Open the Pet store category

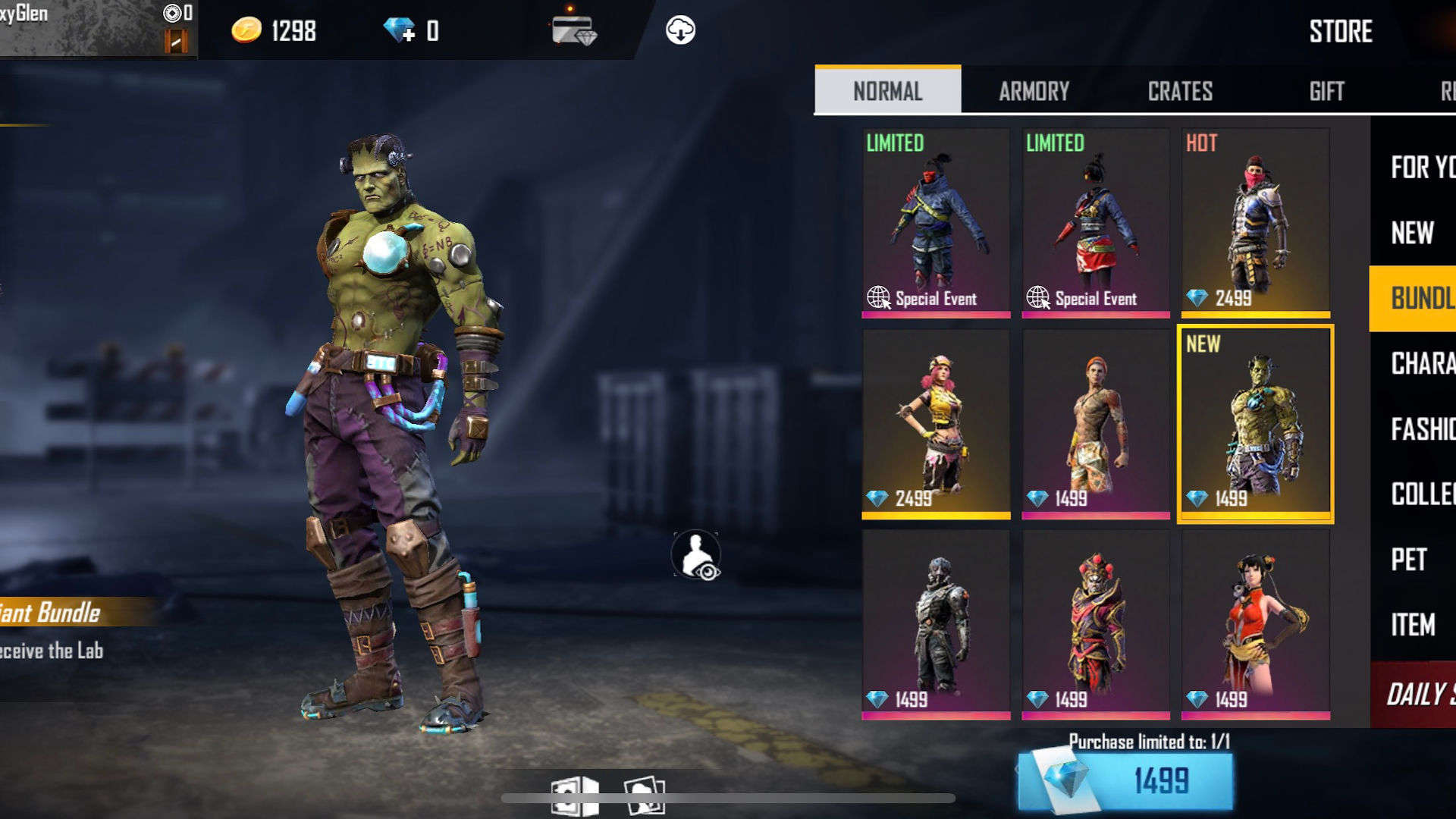click(1409, 560)
